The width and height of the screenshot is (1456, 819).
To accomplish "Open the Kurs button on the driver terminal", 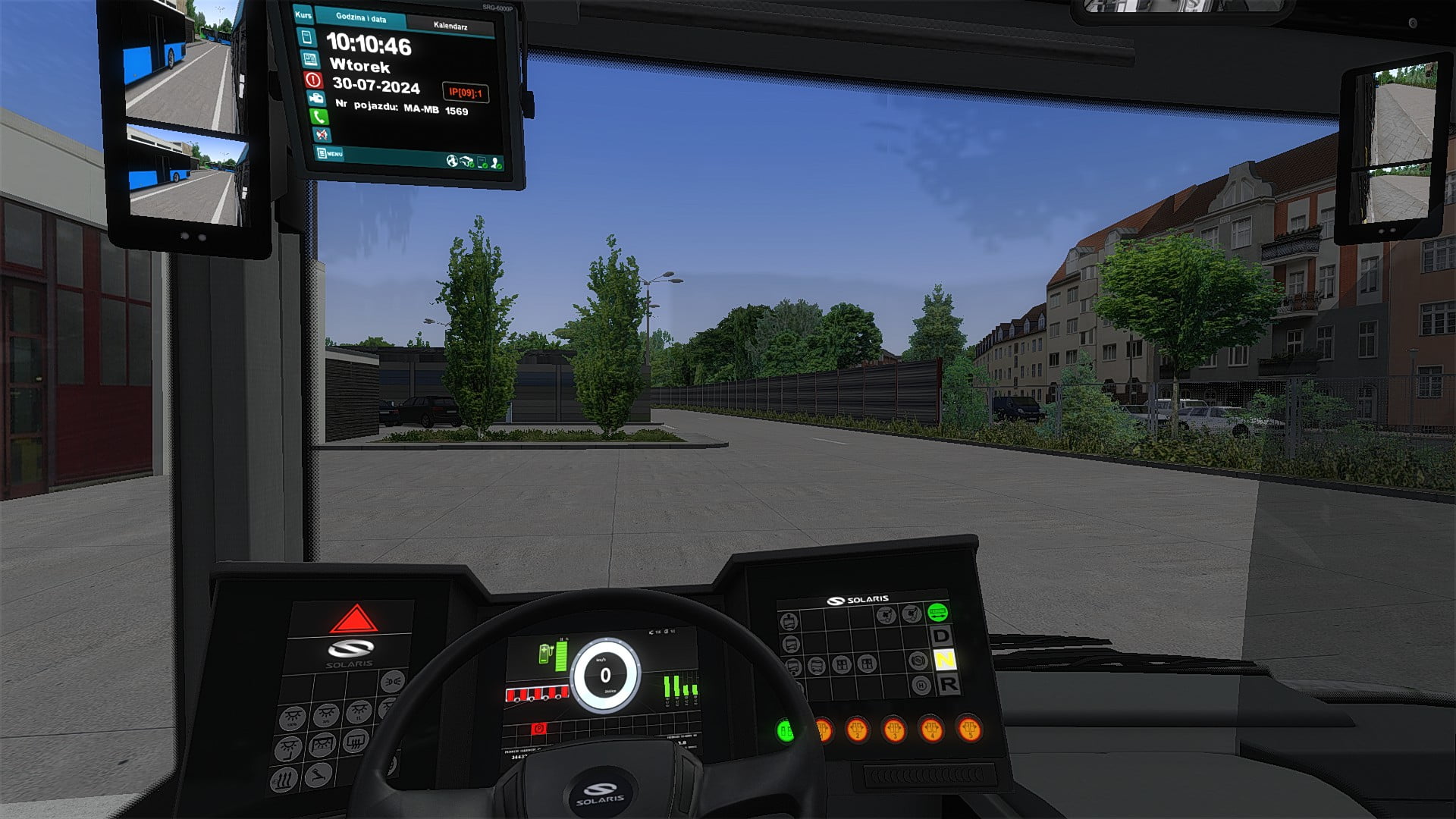I will click(x=303, y=15).
